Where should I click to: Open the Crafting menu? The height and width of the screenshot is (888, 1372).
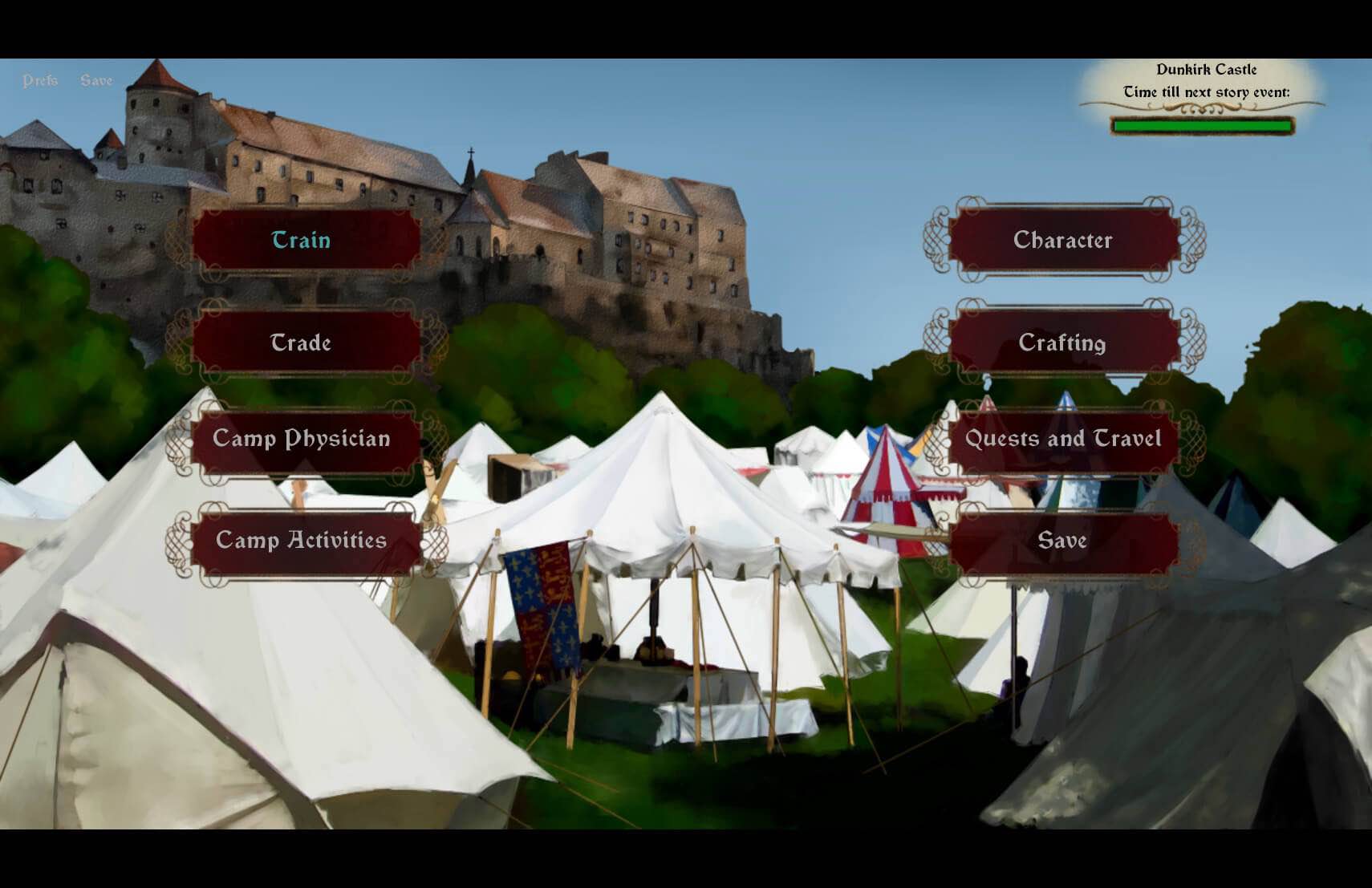click(1063, 343)
